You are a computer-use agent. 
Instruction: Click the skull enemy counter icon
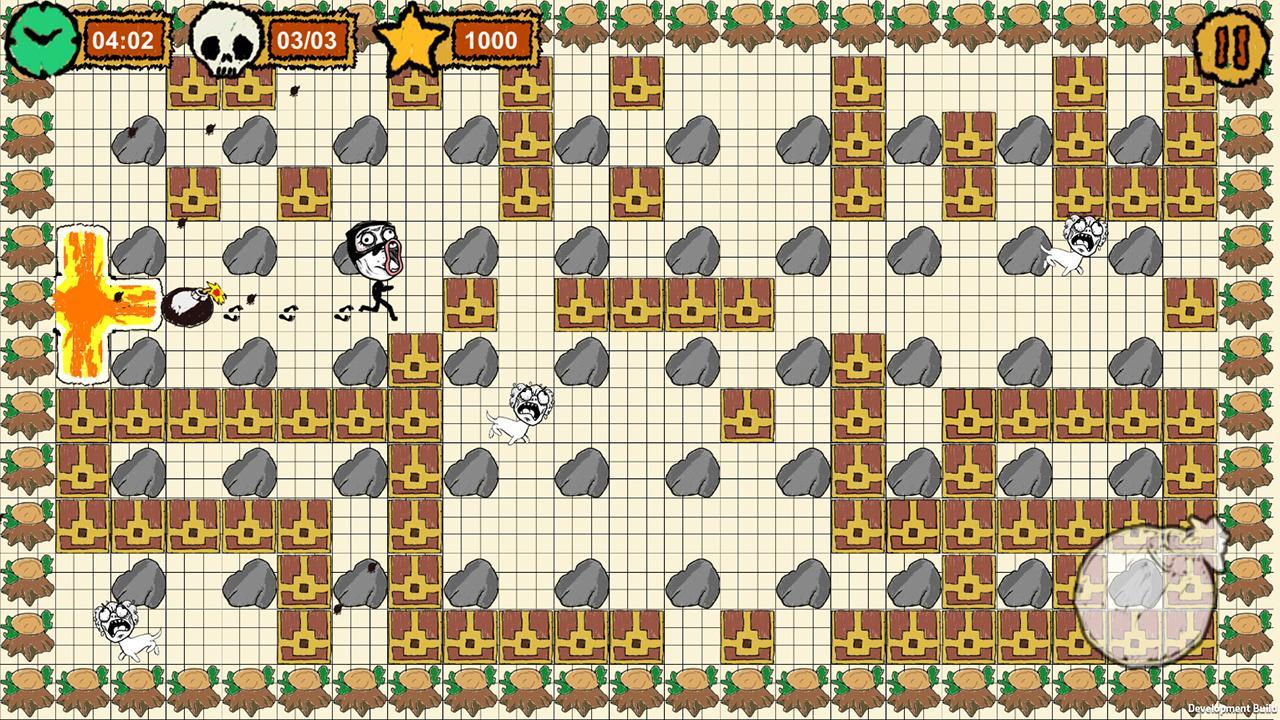click(224, 38)
